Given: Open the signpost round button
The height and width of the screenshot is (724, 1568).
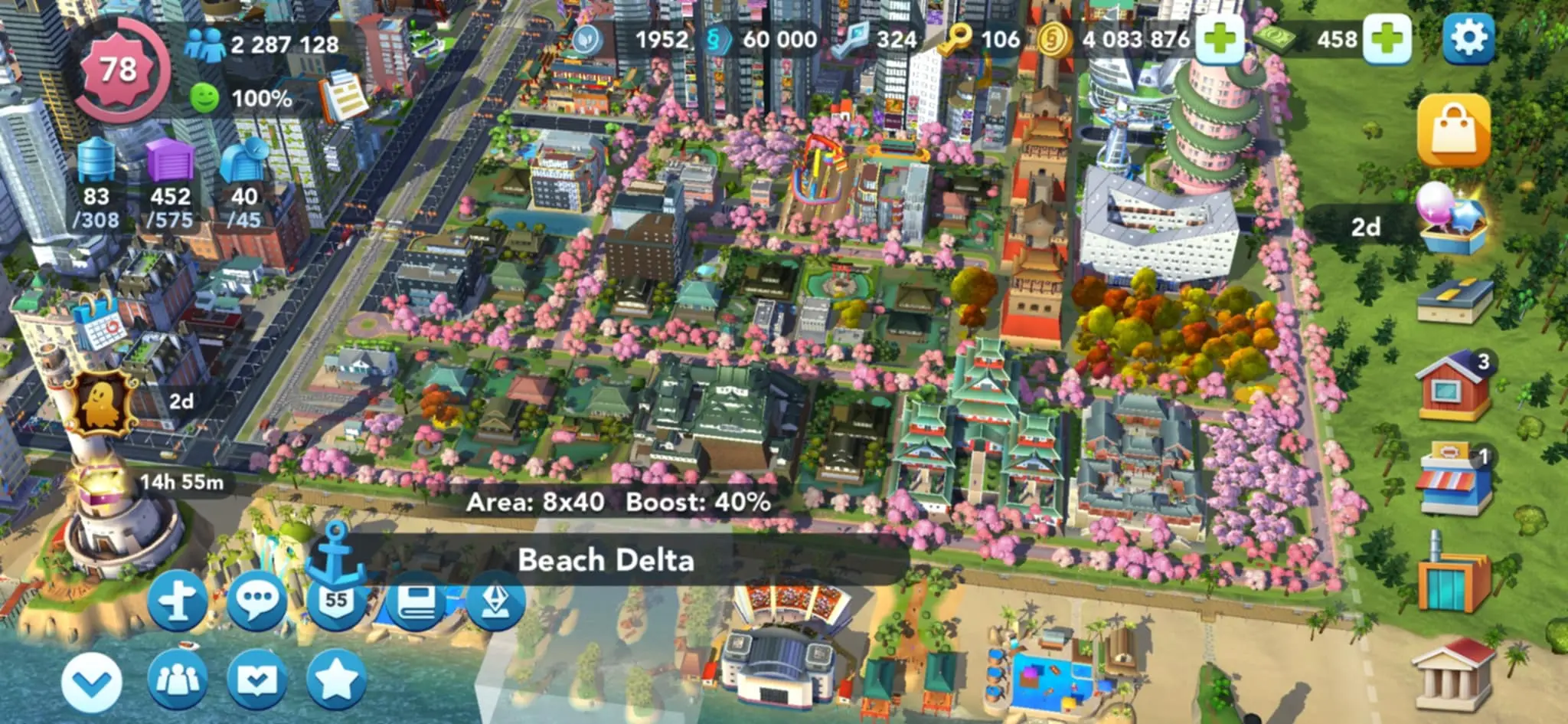Looking at the screenshot, I should (178, 601).
